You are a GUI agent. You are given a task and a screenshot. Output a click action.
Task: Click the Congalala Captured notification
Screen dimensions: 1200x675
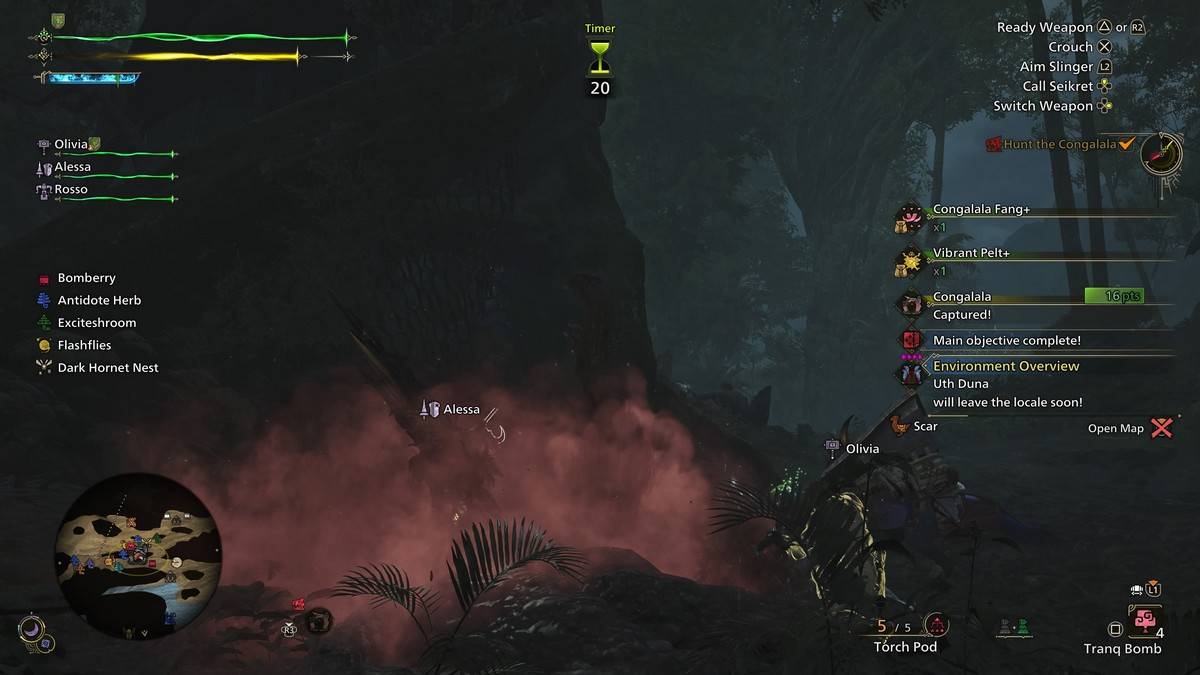point(962,305)
